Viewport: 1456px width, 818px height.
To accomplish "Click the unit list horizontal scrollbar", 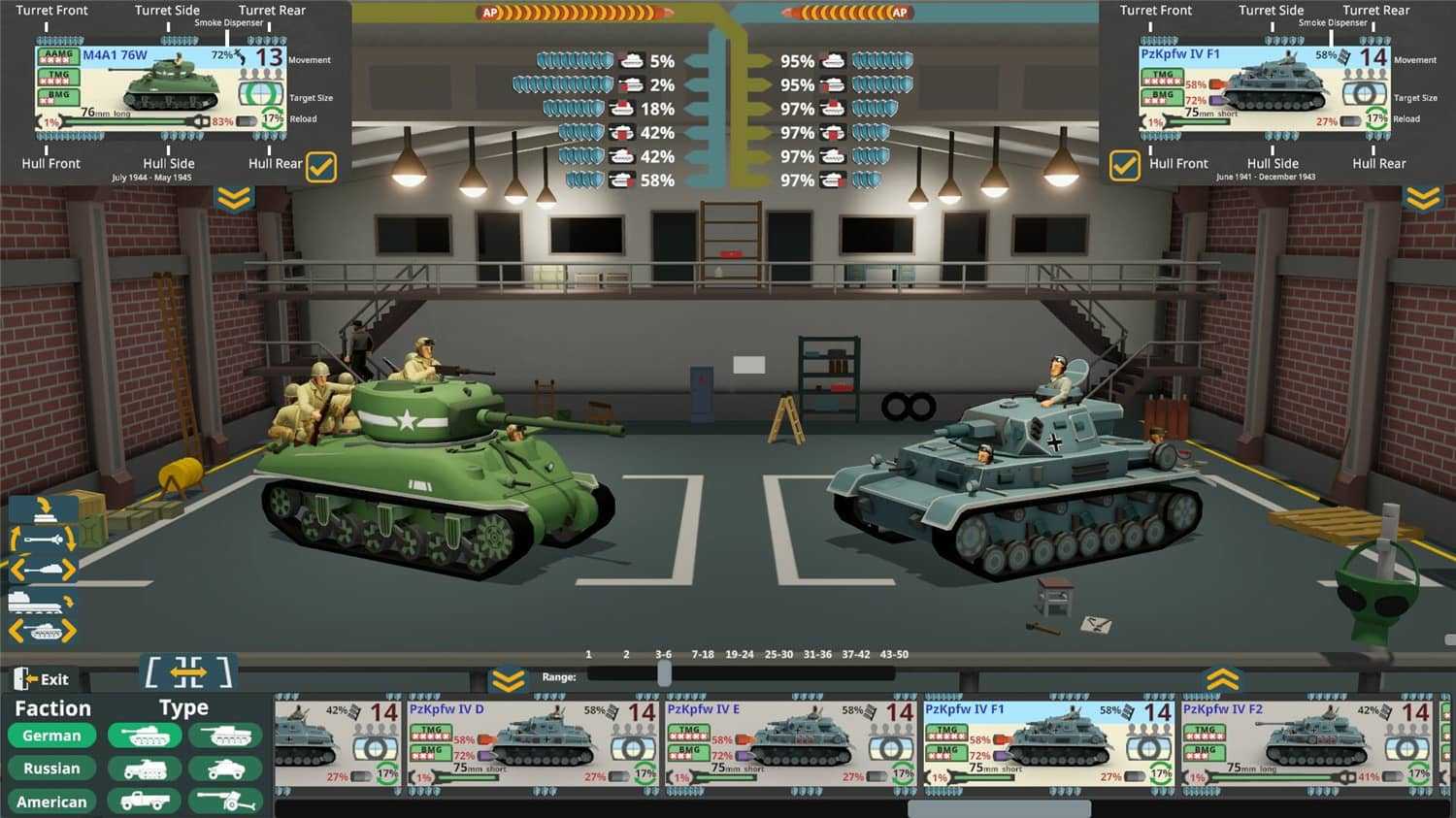I will click(x=999, y=808).
